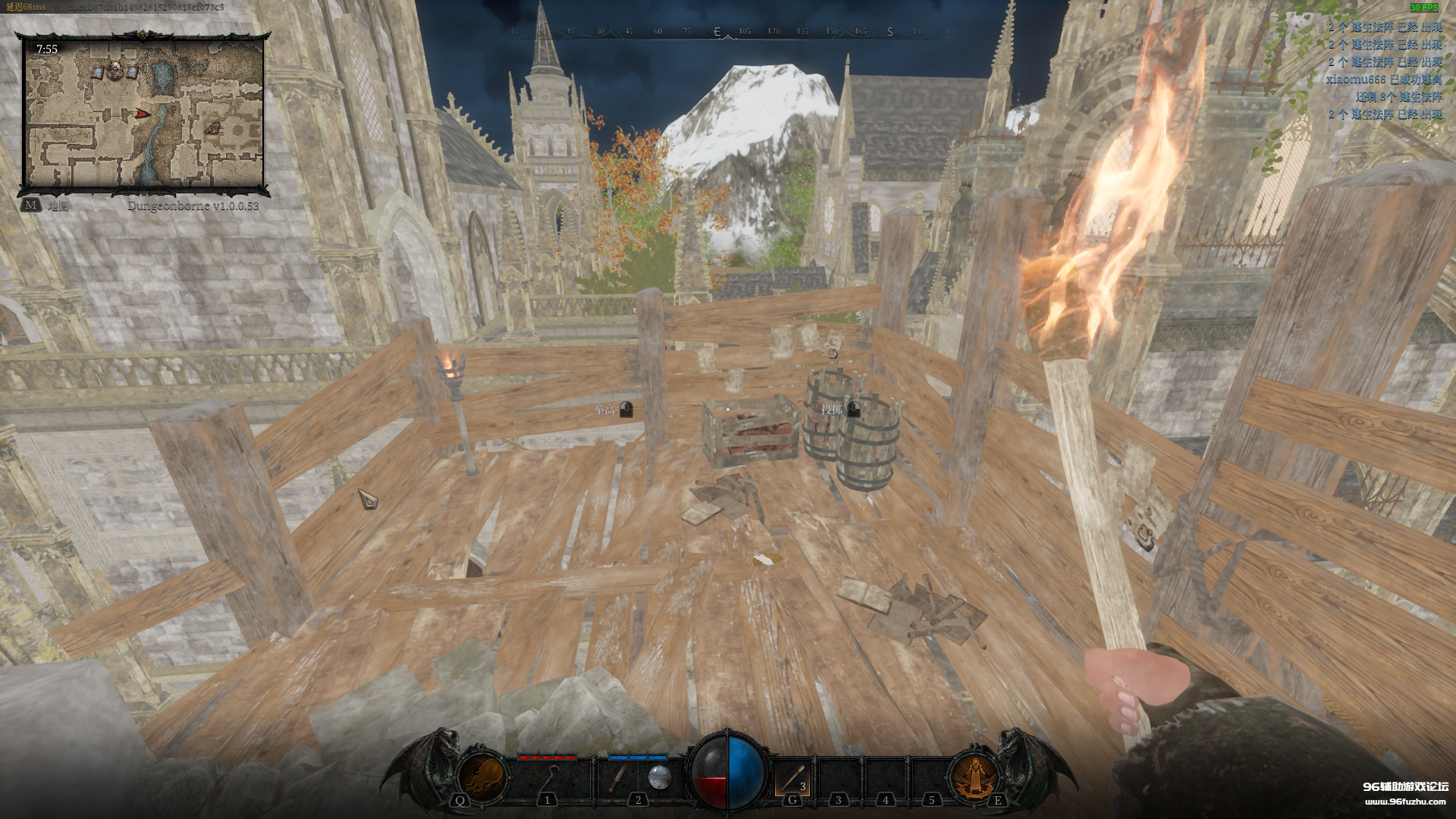The width and height of the screenshot is (1456, 819).
Task: Select the hooked staff weapon slot
Action: coord(548,779)
